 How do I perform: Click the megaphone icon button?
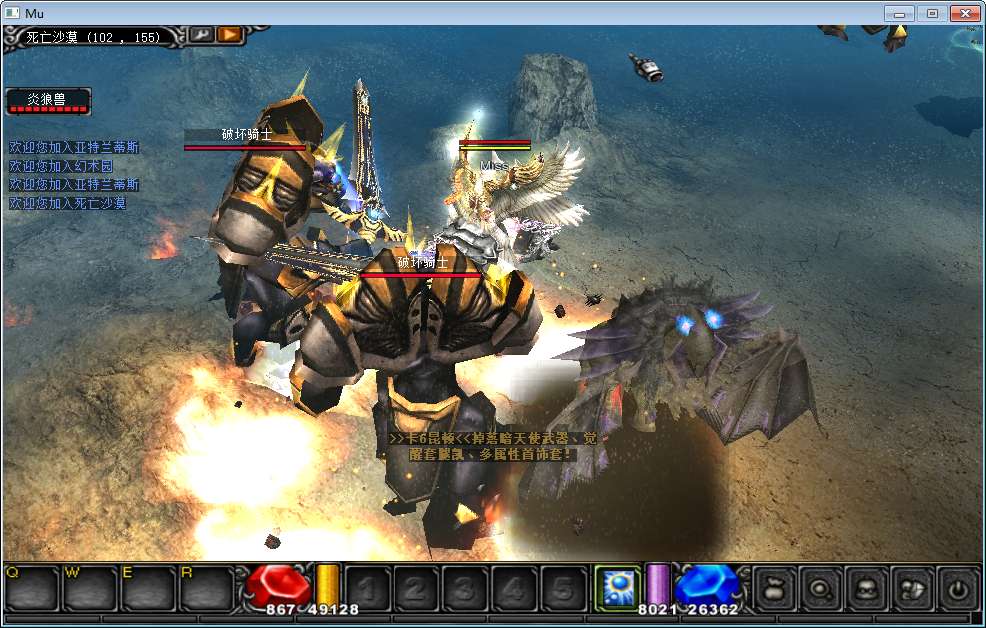coord(912,589)
